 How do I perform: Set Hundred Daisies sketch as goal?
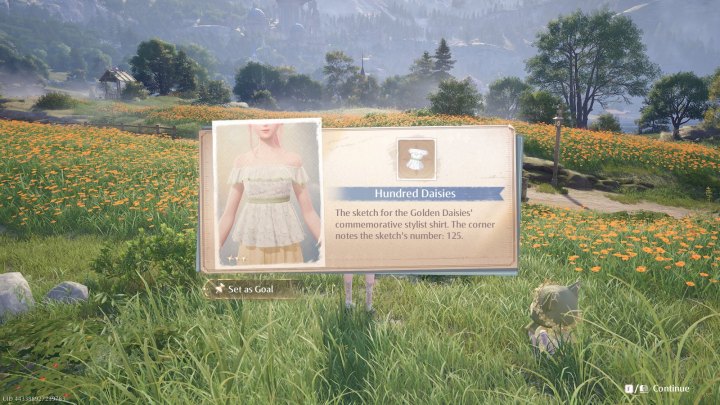tap(250, 289)
